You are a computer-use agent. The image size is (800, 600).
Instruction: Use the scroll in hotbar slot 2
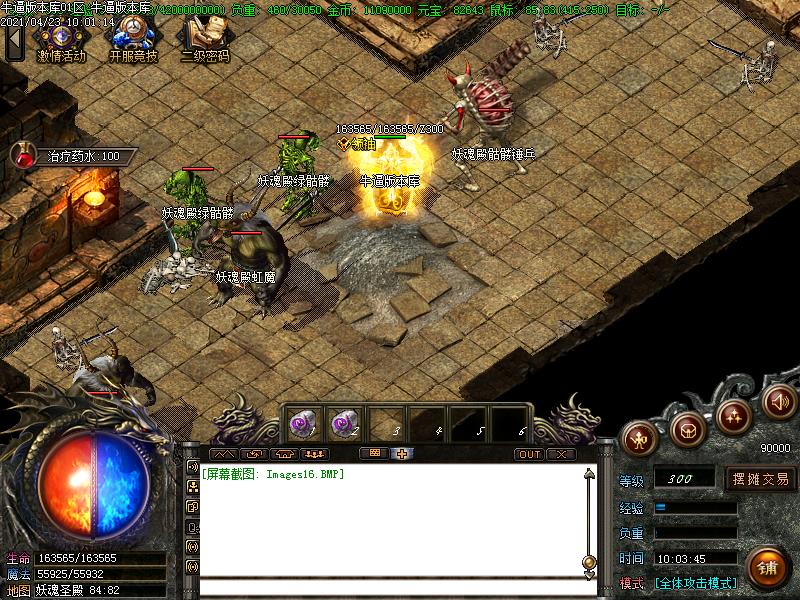pos(345,423)
